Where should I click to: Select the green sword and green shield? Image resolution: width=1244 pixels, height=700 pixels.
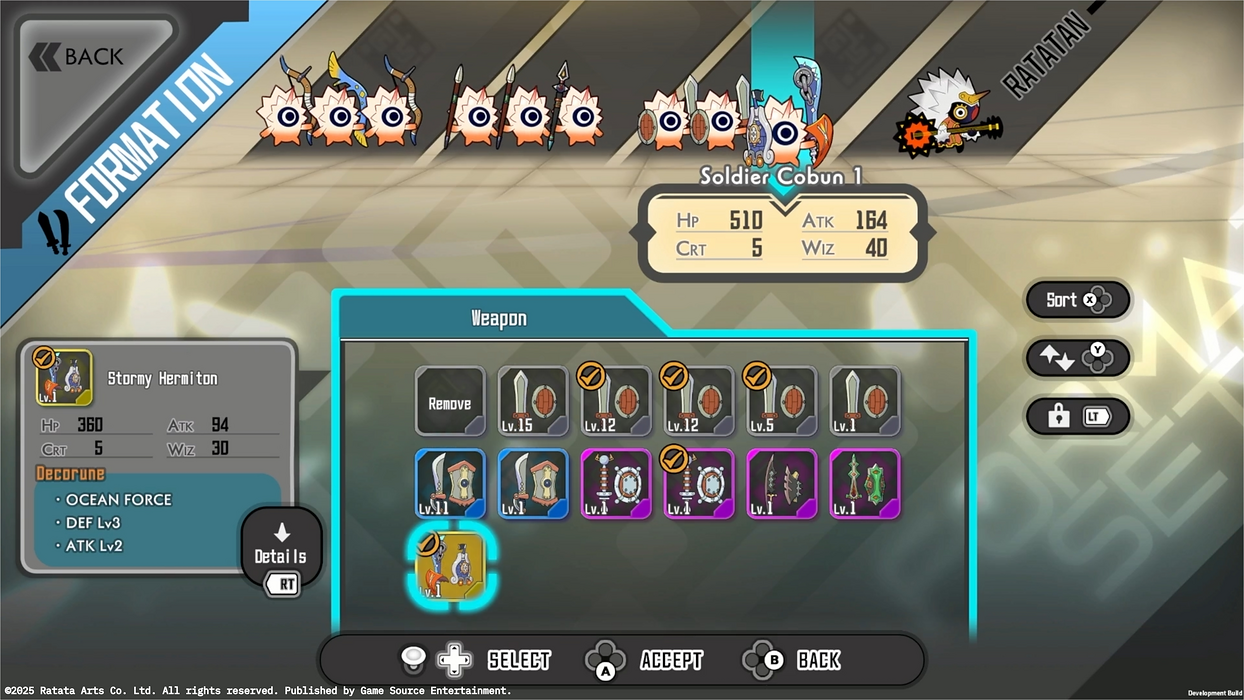(x=865, y=484)
